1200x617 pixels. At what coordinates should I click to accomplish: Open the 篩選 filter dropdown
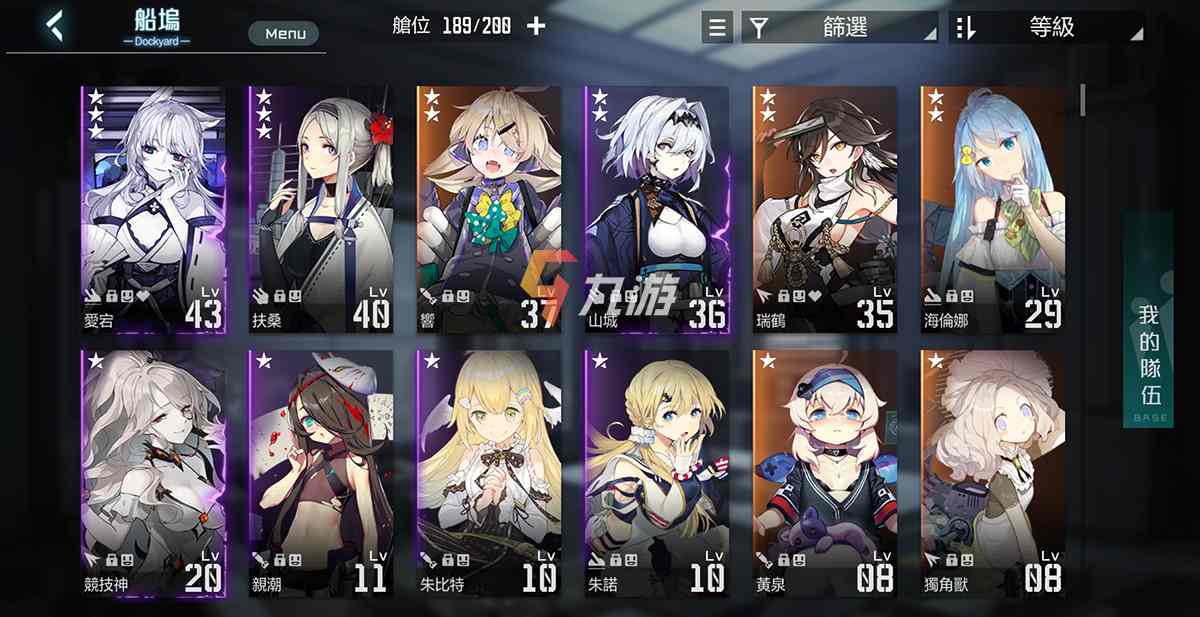pyautogui.click(x=840, y=27)
